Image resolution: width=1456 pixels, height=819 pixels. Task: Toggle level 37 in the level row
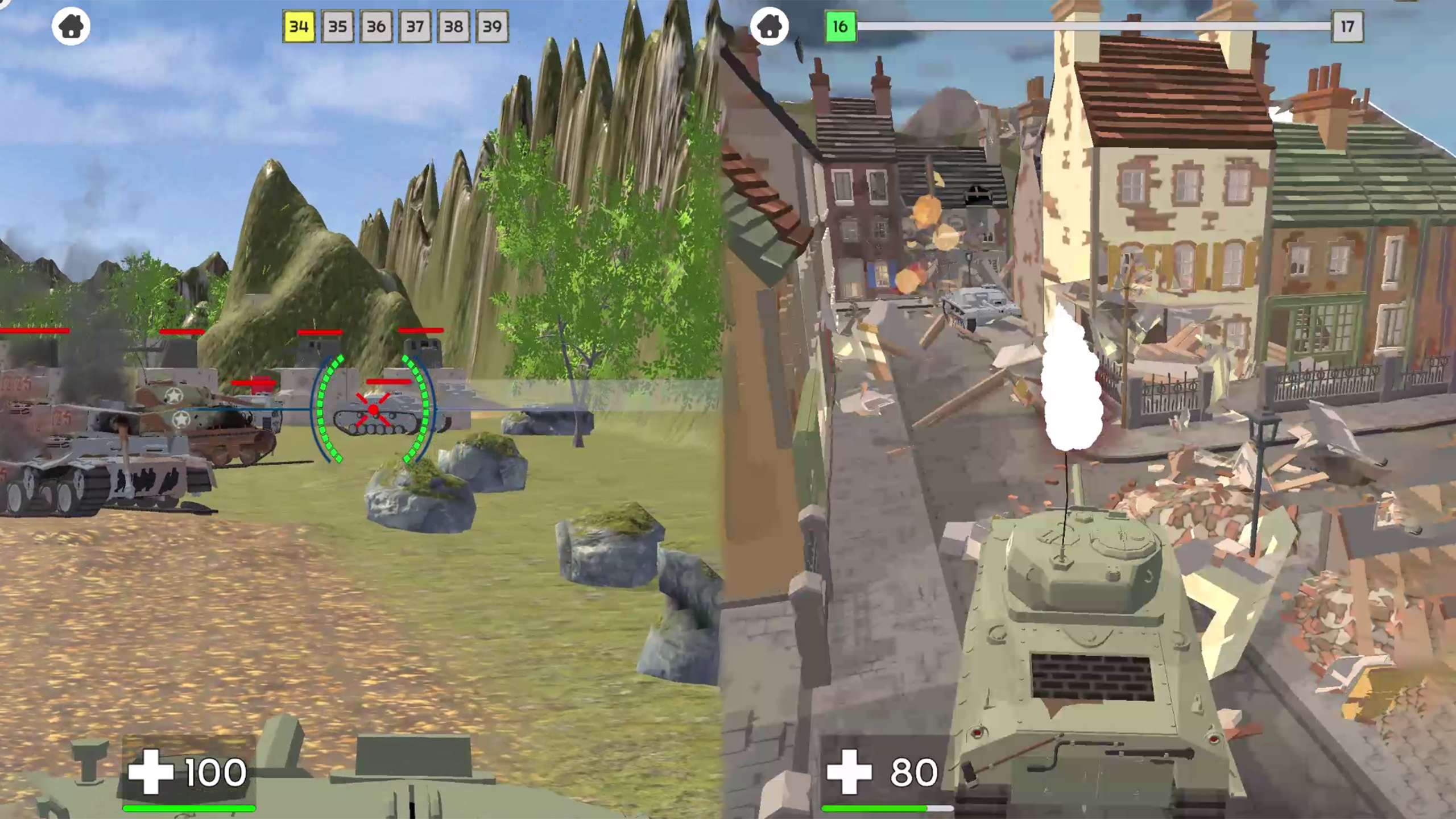pyautogui.click(x=415, y=26)
